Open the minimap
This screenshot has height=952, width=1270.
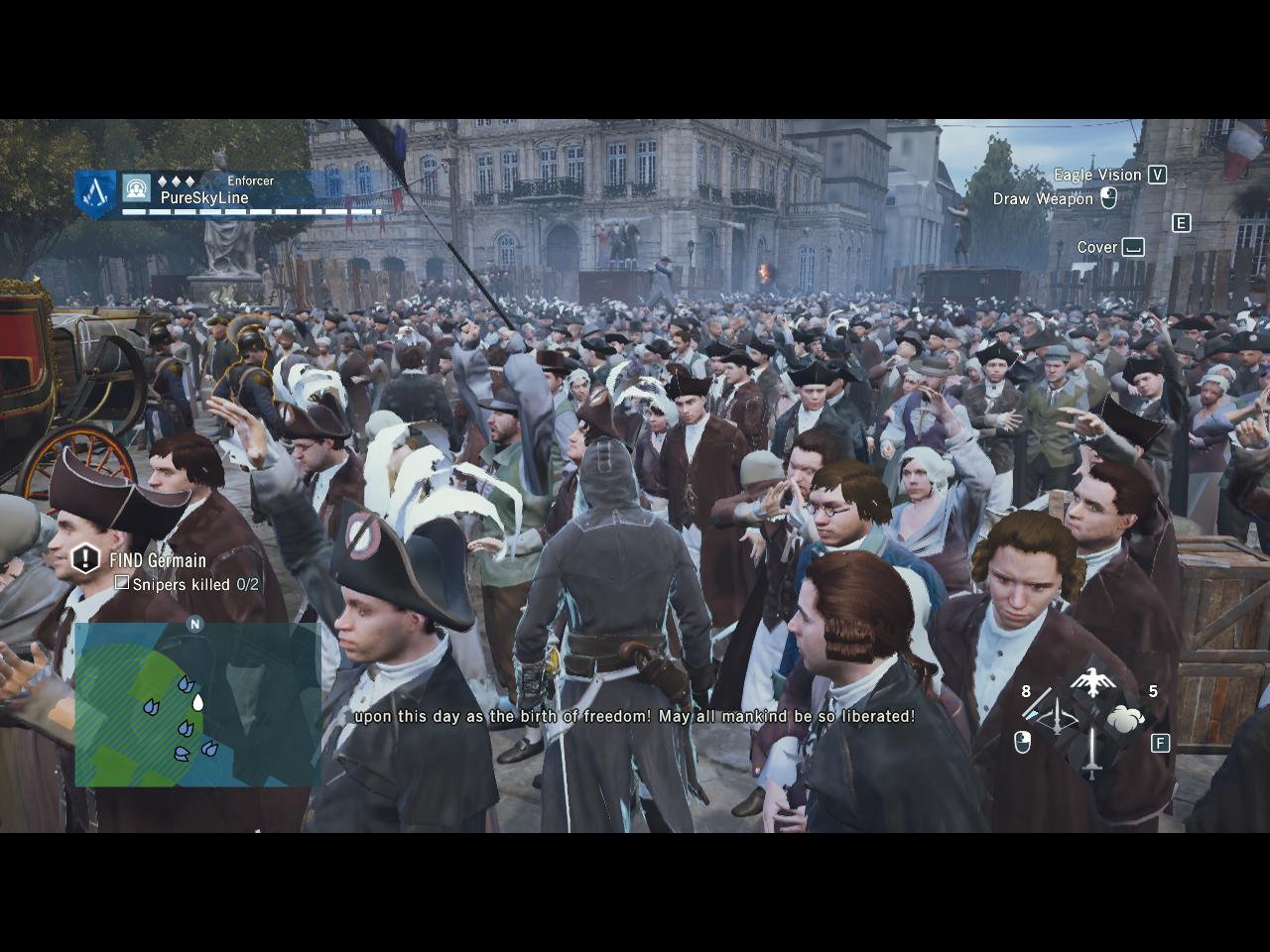196,704
